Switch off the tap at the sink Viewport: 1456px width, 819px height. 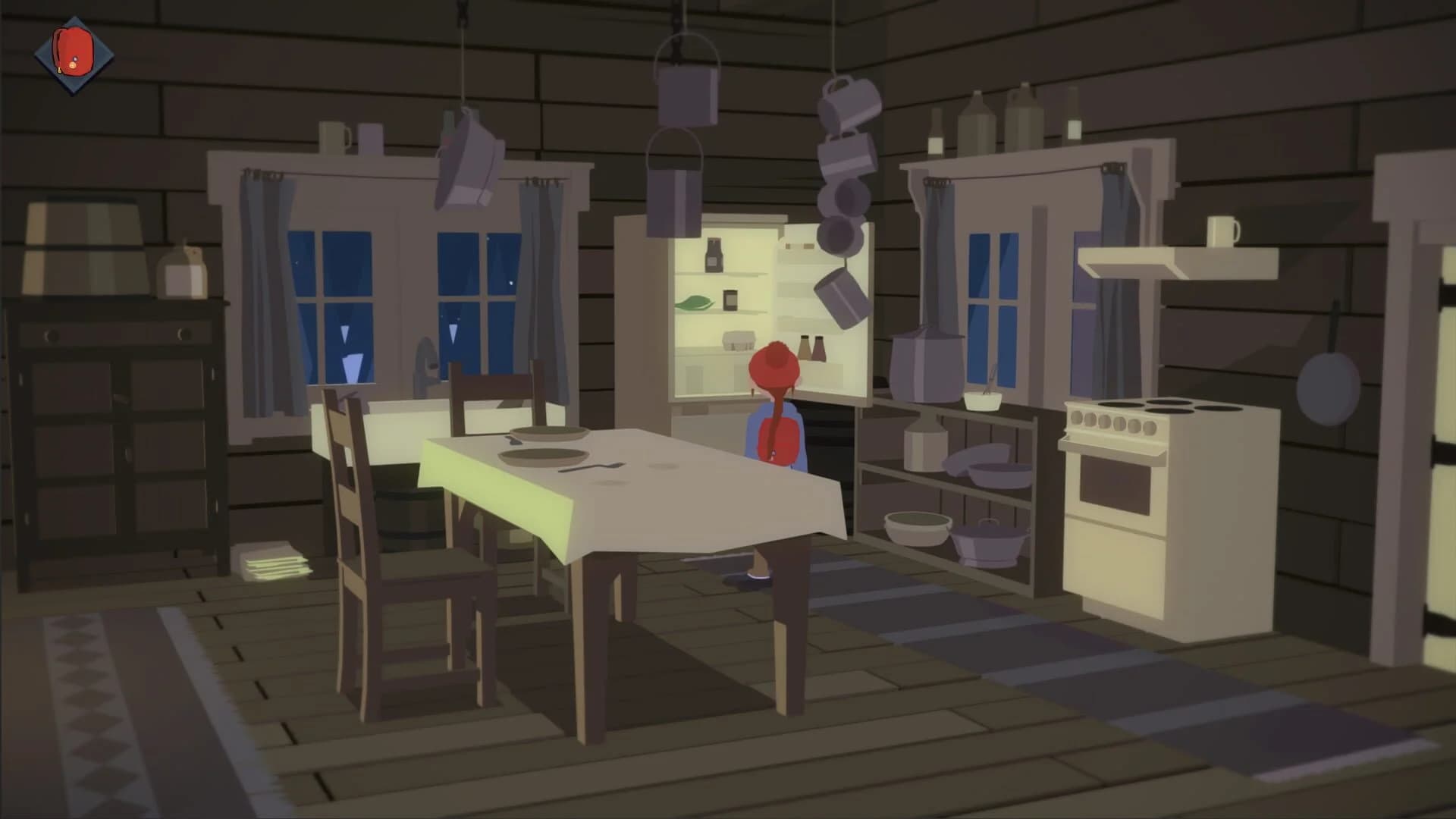coord(425,364)
